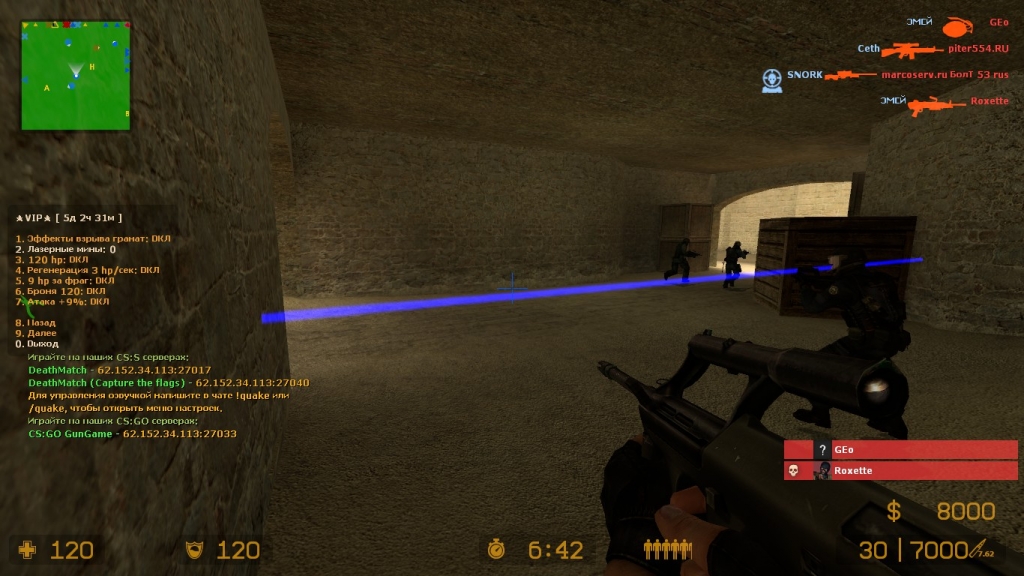1024x576 pixels.
Task: Click the SNORK headshot kill feed entry
Action: [804, 75]
